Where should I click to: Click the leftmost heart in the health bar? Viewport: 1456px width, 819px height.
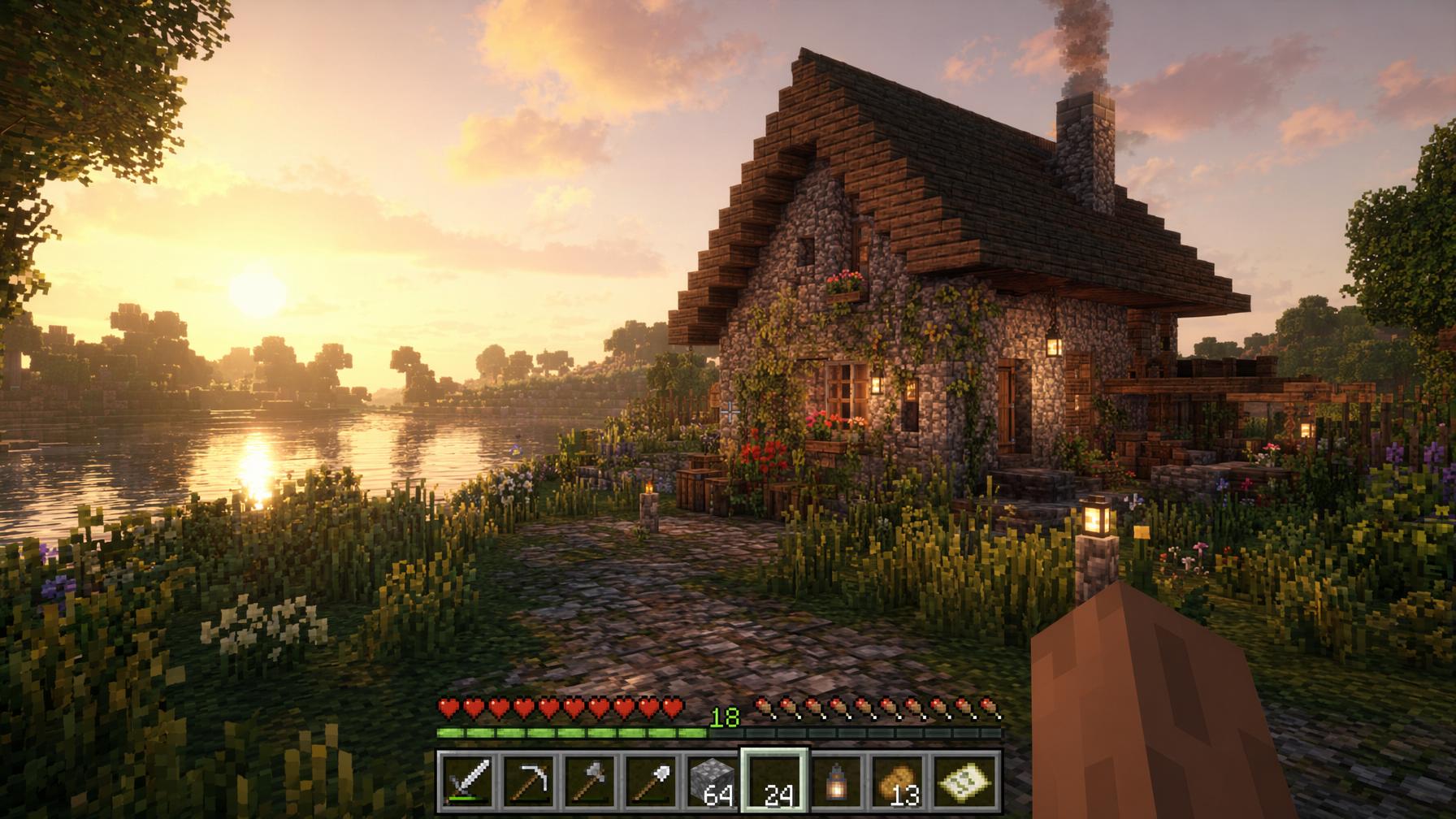(x=448, y=708)
